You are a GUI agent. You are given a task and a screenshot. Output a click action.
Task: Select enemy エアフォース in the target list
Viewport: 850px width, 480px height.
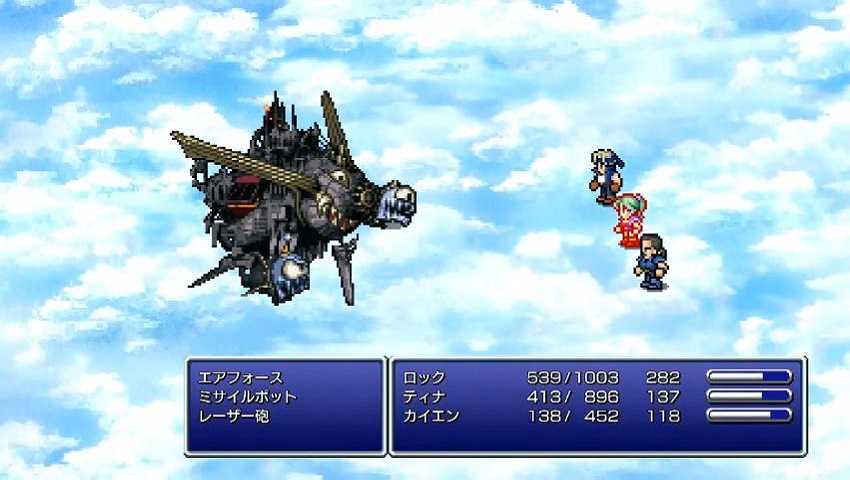241,378
